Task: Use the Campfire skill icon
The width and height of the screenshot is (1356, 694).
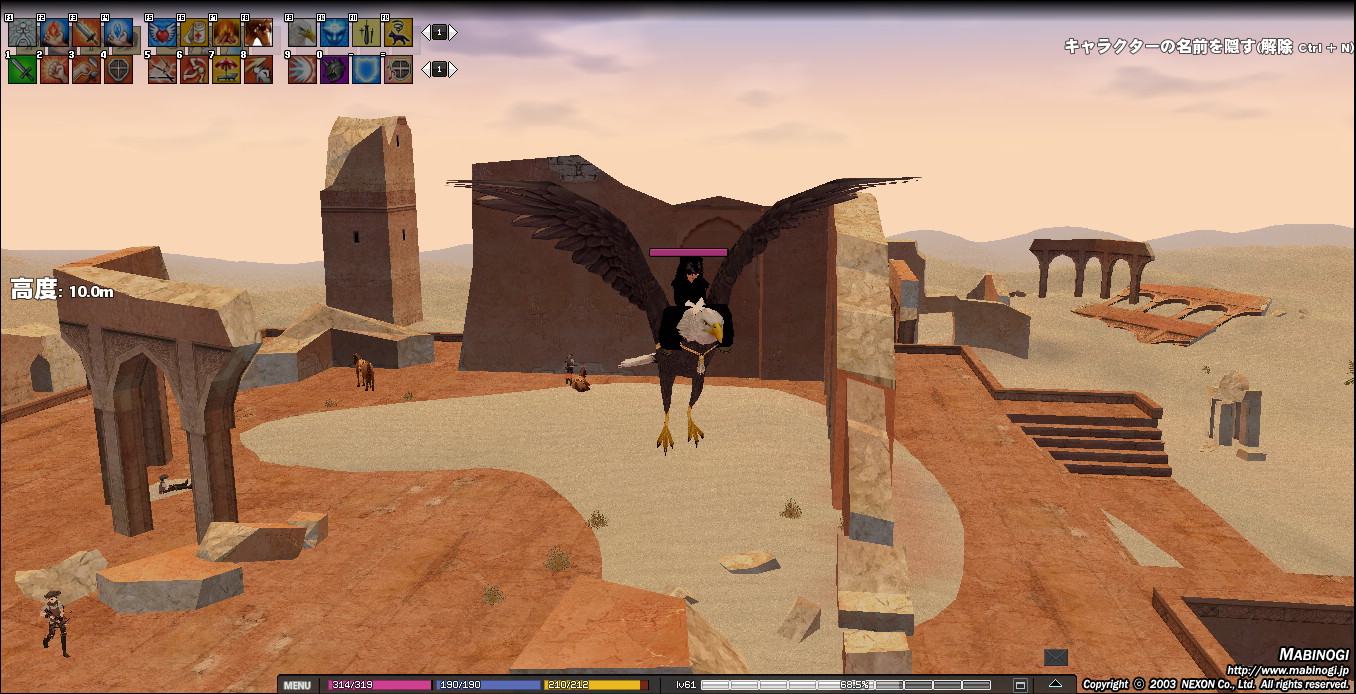Action: [x=226, y=33]
